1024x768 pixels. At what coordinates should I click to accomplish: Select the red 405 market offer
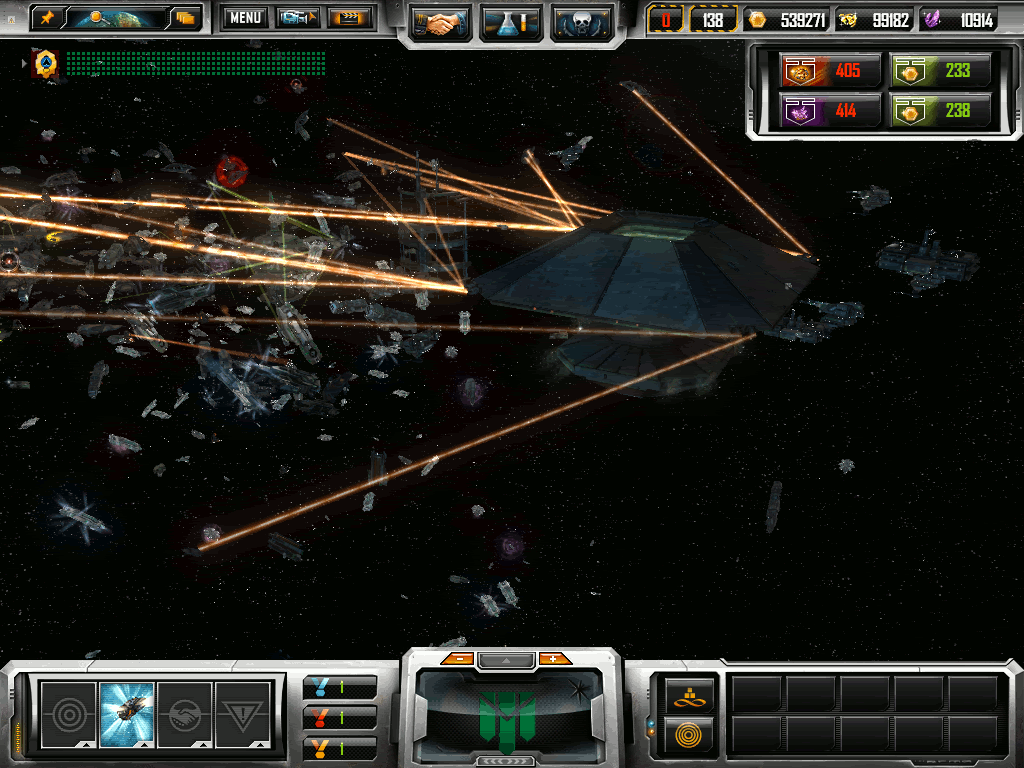tap(831, 71)
